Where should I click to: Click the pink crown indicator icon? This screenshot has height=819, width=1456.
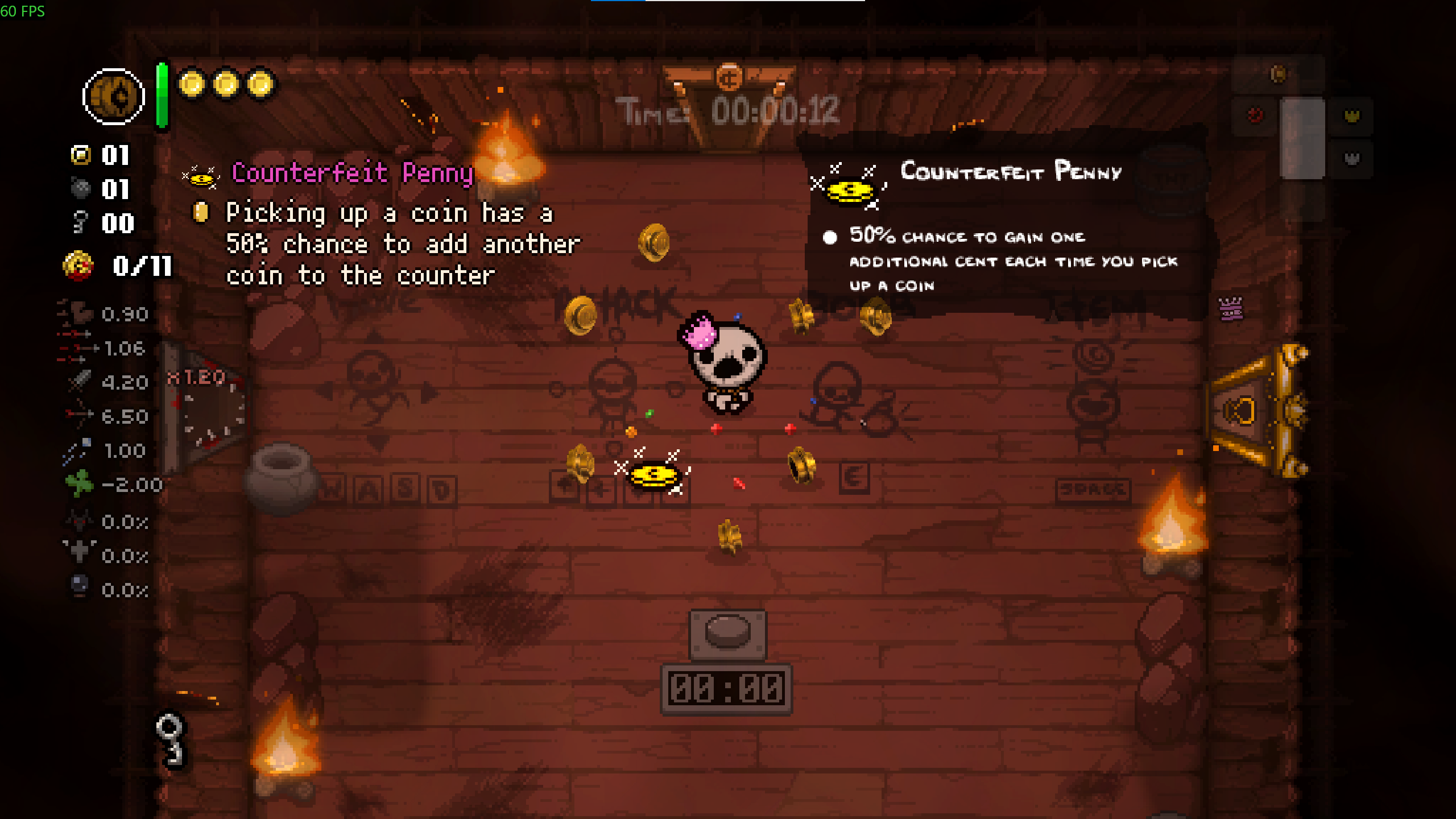click(1231, 309)
